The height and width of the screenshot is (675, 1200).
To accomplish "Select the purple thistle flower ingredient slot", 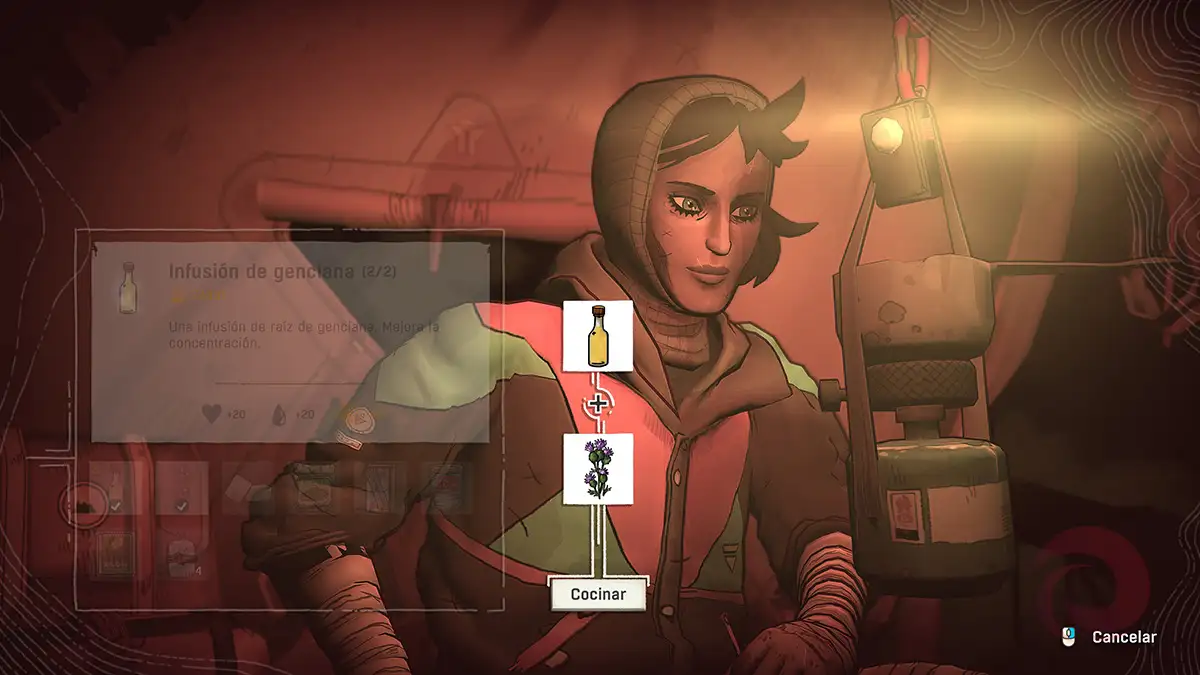I will 597,469.
